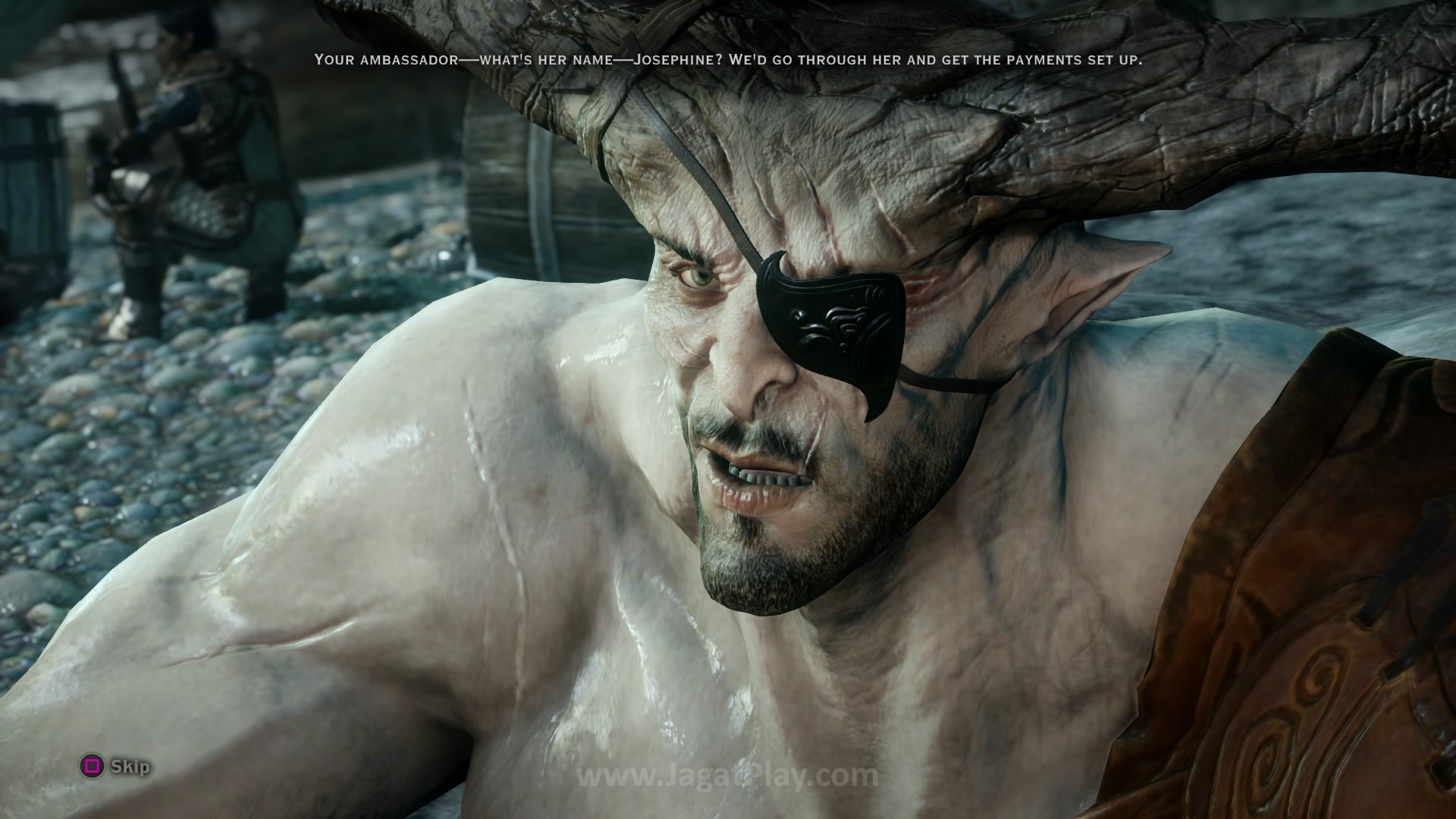1456x819 pixels.
Task: Skip the cutscene using the Skip prompt
Action: pos(116,767)
